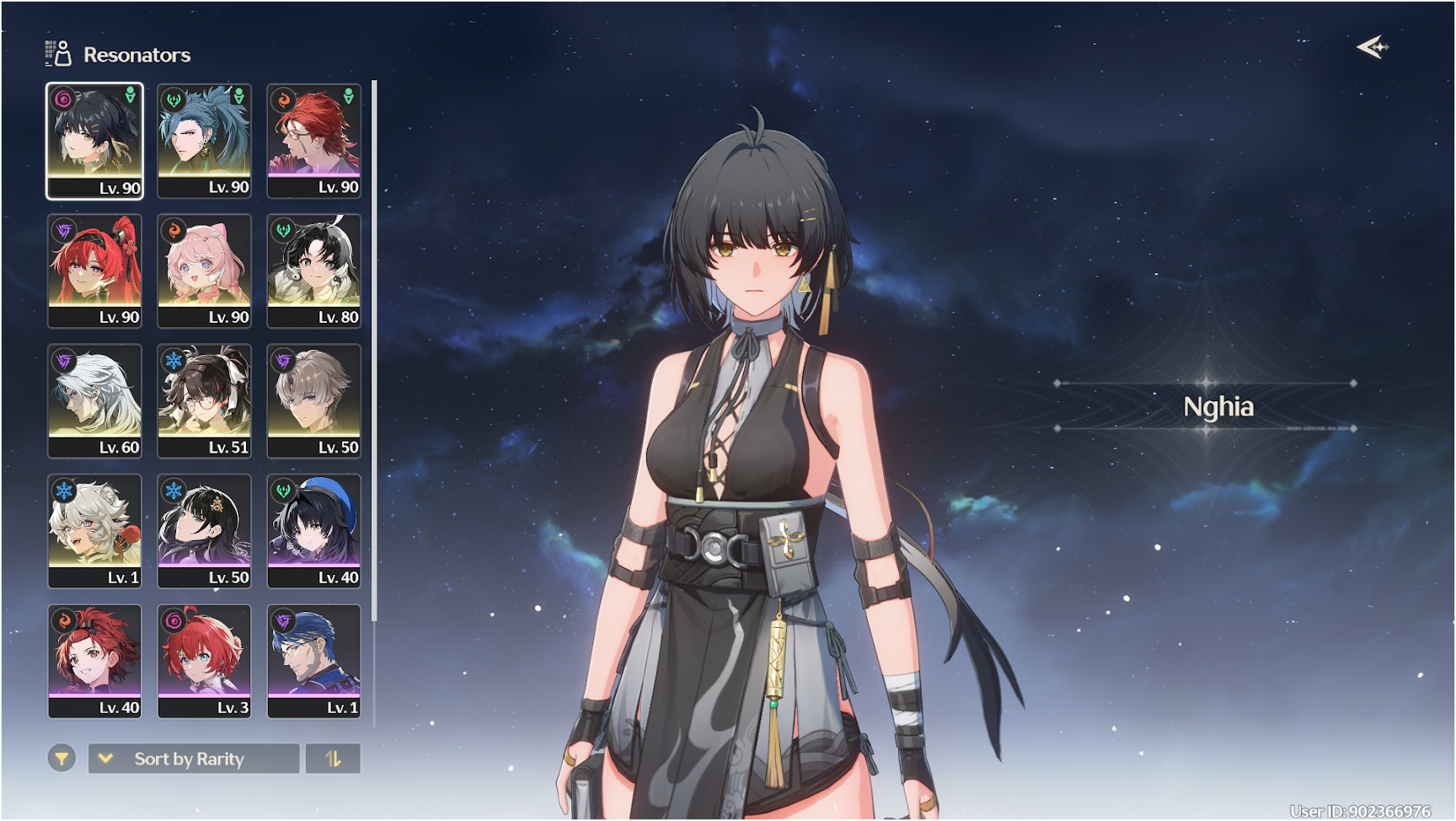Select the white-haired Lv. 60 resonator
Image resolution: width=1456 pixels, height=821 pixels.
(94, 400)
